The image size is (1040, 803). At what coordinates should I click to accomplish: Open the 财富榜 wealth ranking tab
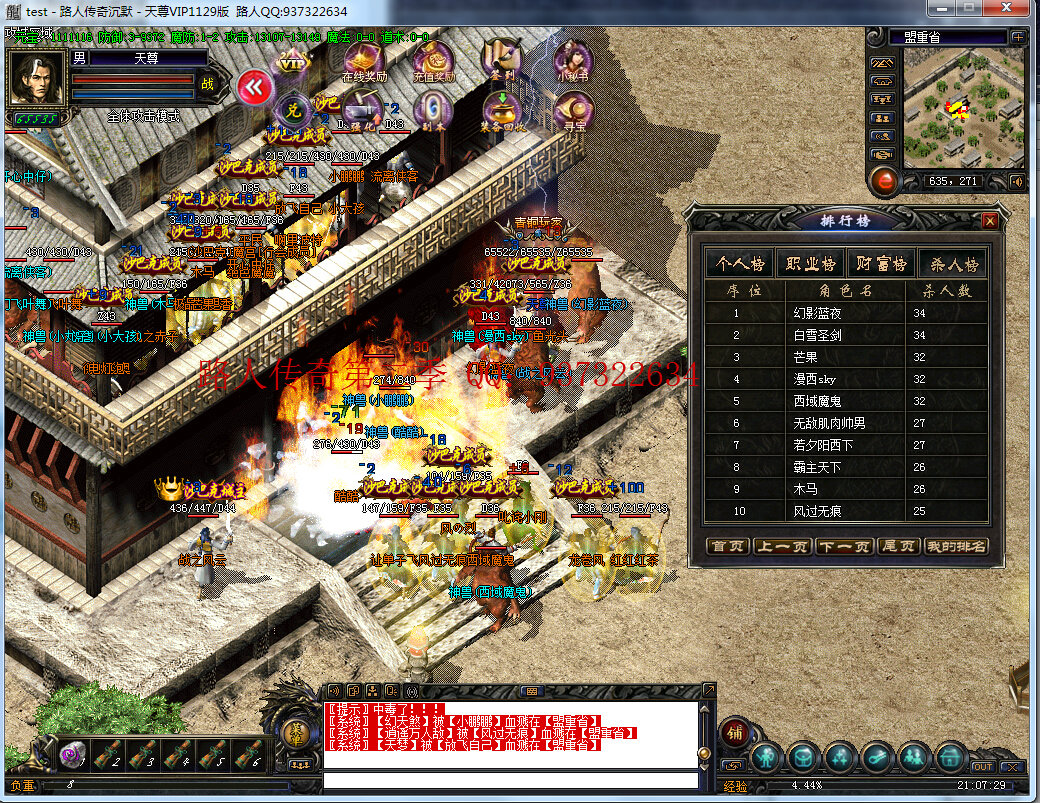[x=881, y=264]
